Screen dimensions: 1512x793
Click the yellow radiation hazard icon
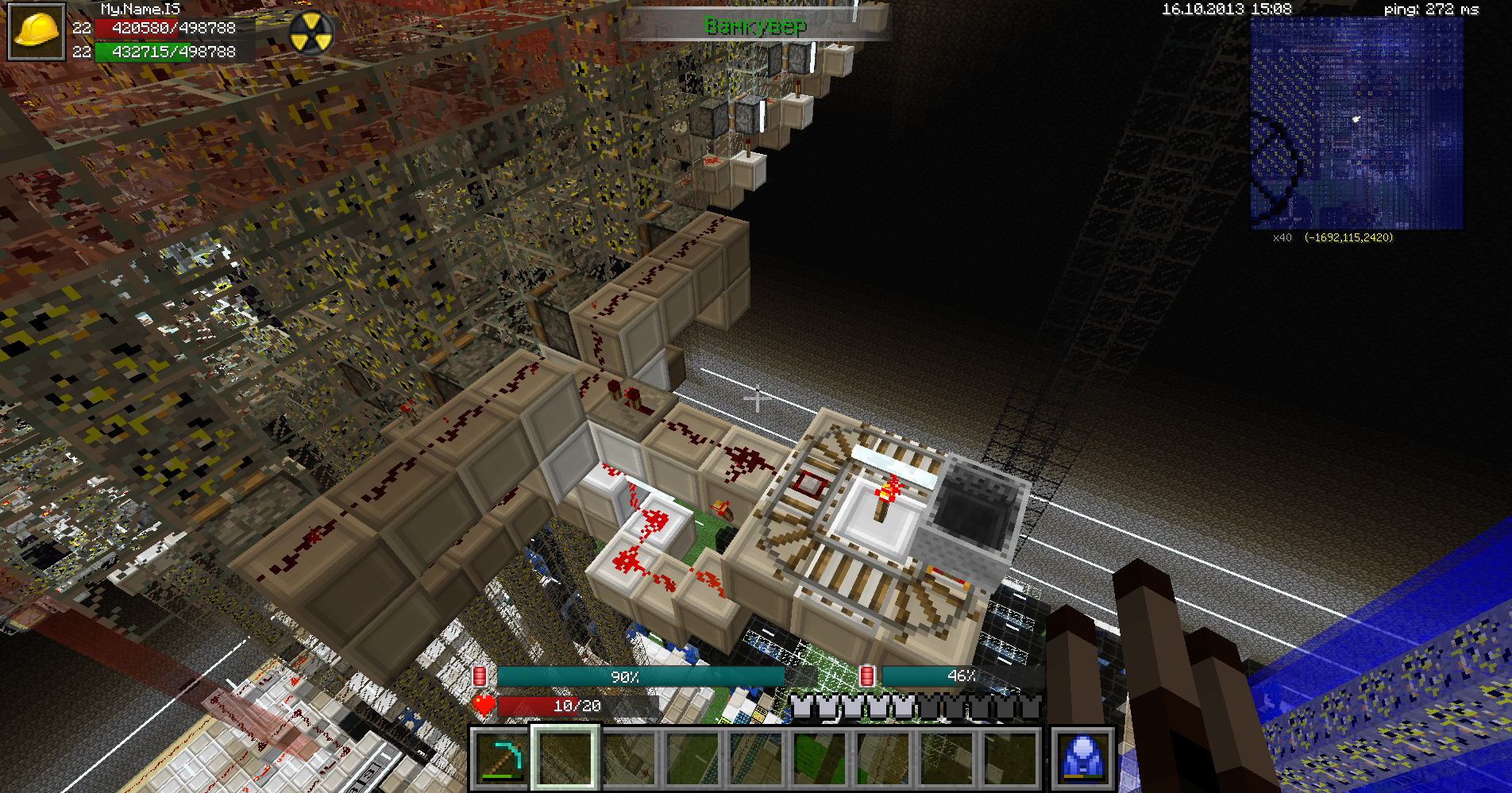click(310, 33)
